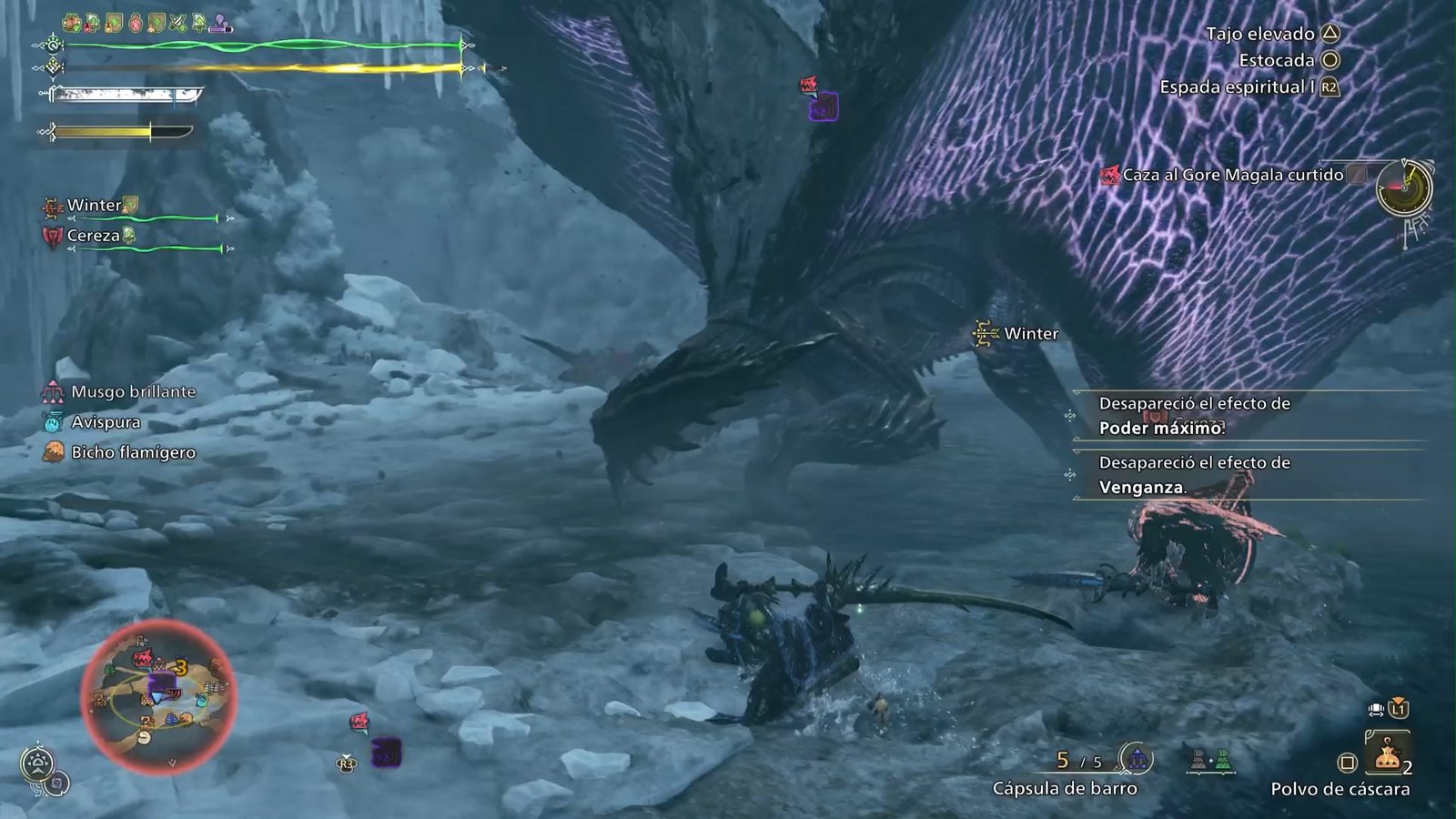
Task: Choose Musgo brillante from nearby items
Action: tap(133, 392)
